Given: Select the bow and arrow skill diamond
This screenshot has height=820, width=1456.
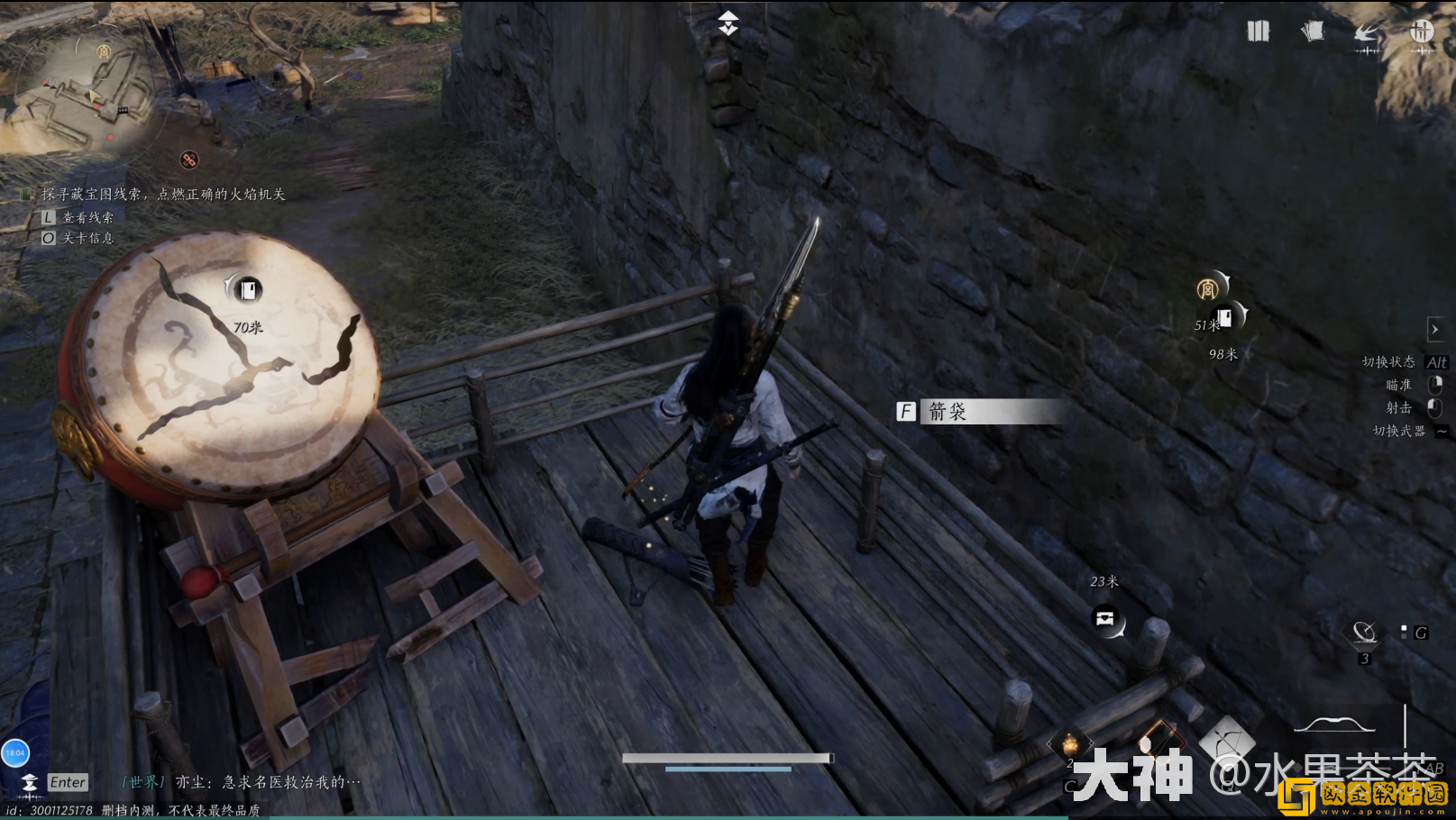Looking at the screenshot, I should coord(1226,739).
